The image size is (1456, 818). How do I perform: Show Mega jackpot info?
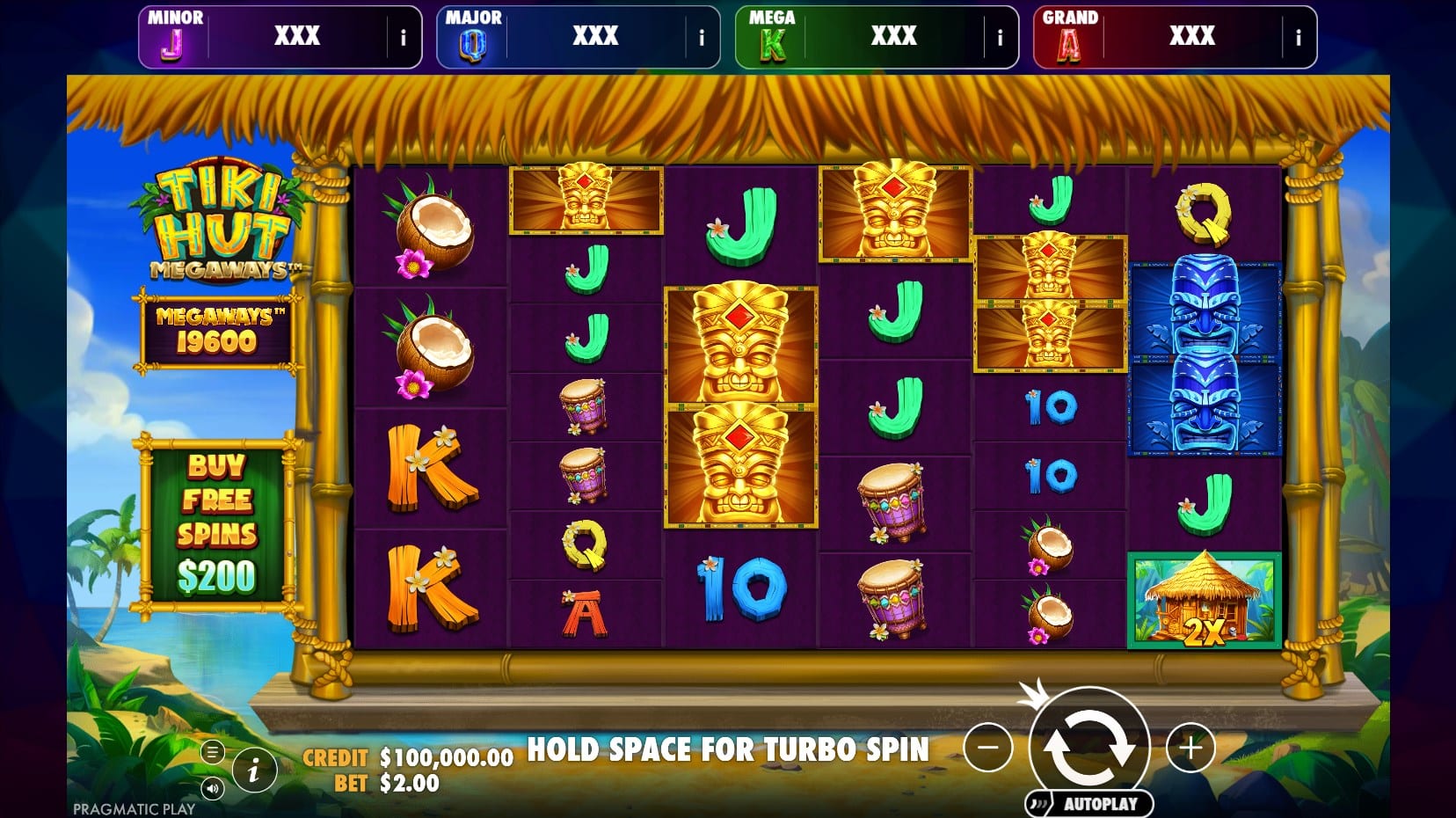(x=1000, y=38)
